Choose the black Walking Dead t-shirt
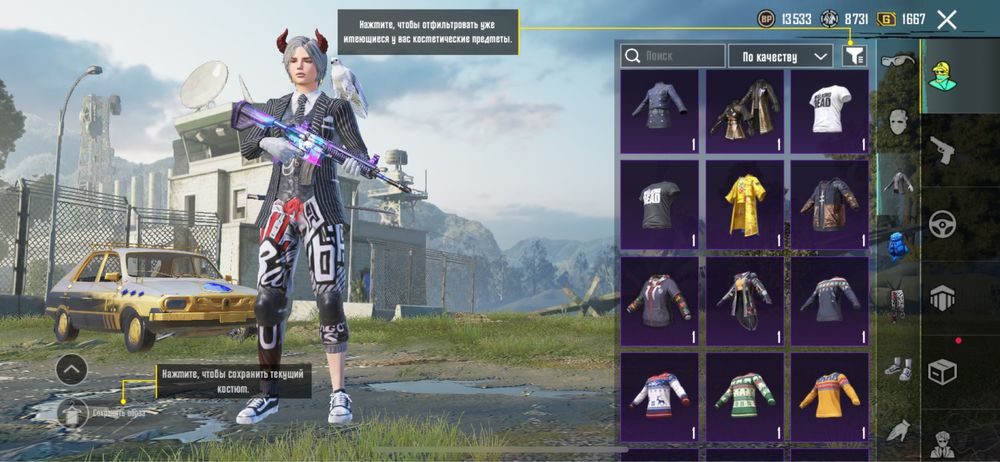The image size is (1000, 462). [x=659, y=203]
